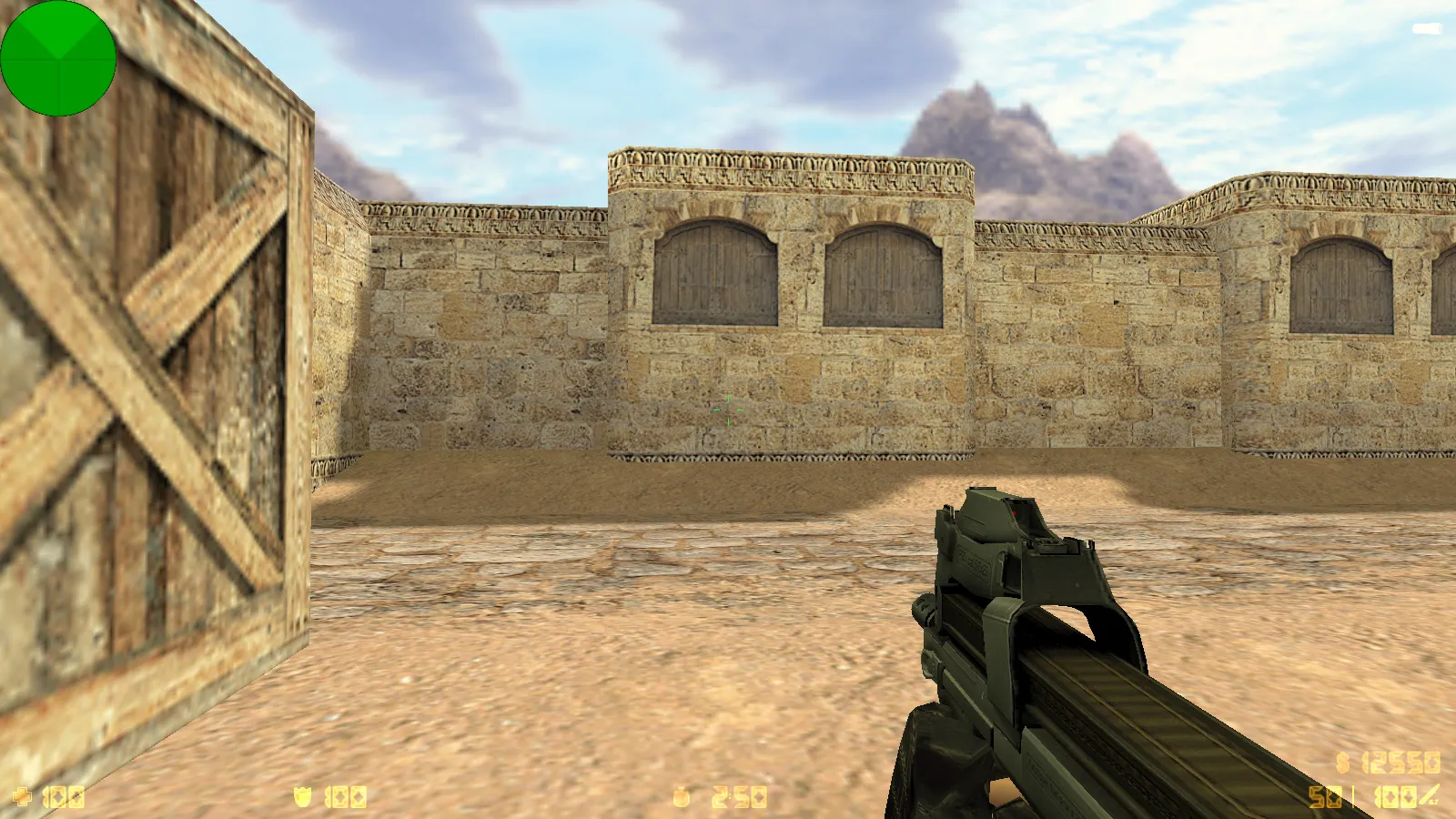Screen dimensions: 1456x819
Task: Click the green crosshair at screen center
Action: tap(728, 409)
